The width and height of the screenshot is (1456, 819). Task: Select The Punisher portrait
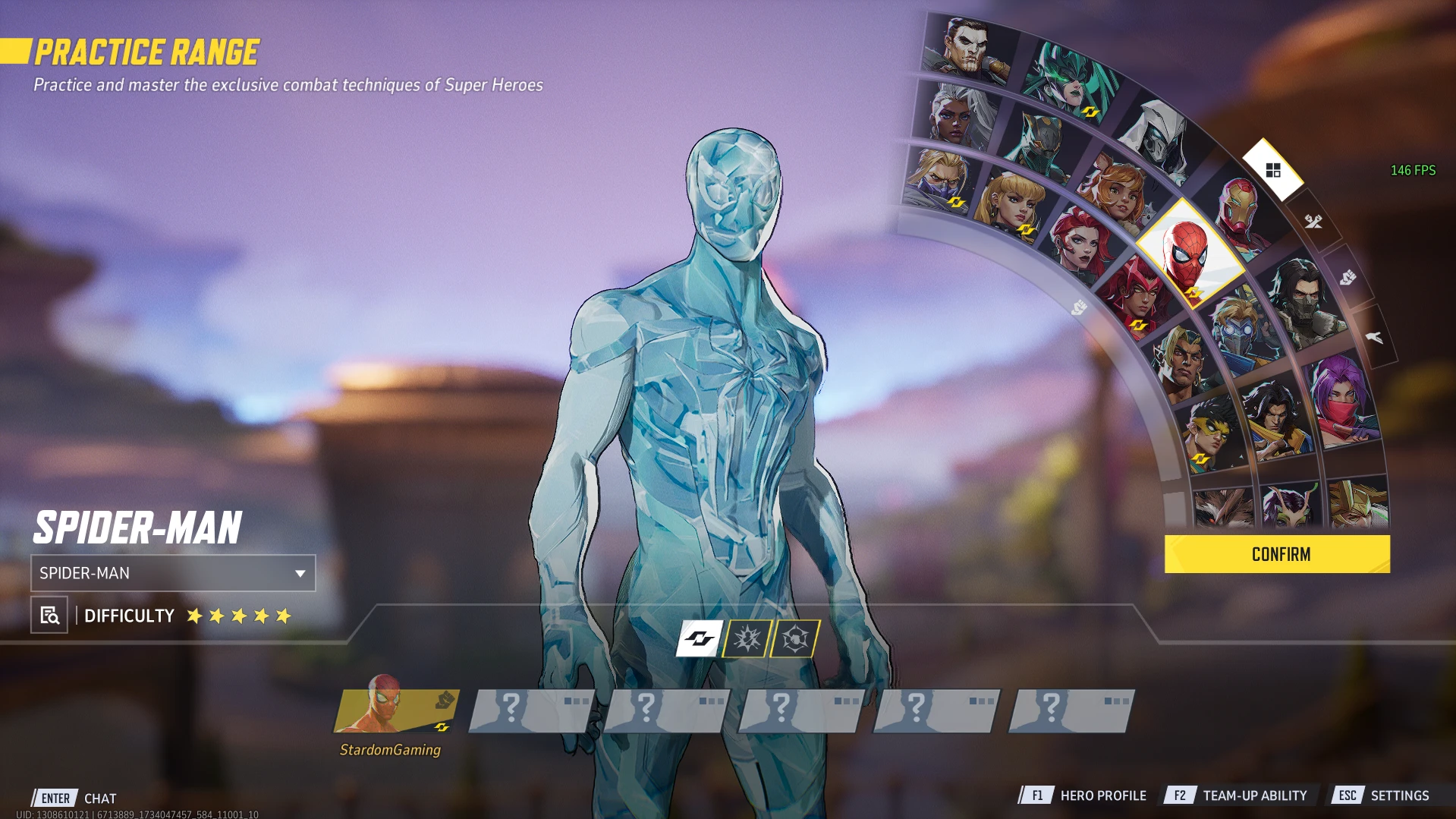point(967,47)
